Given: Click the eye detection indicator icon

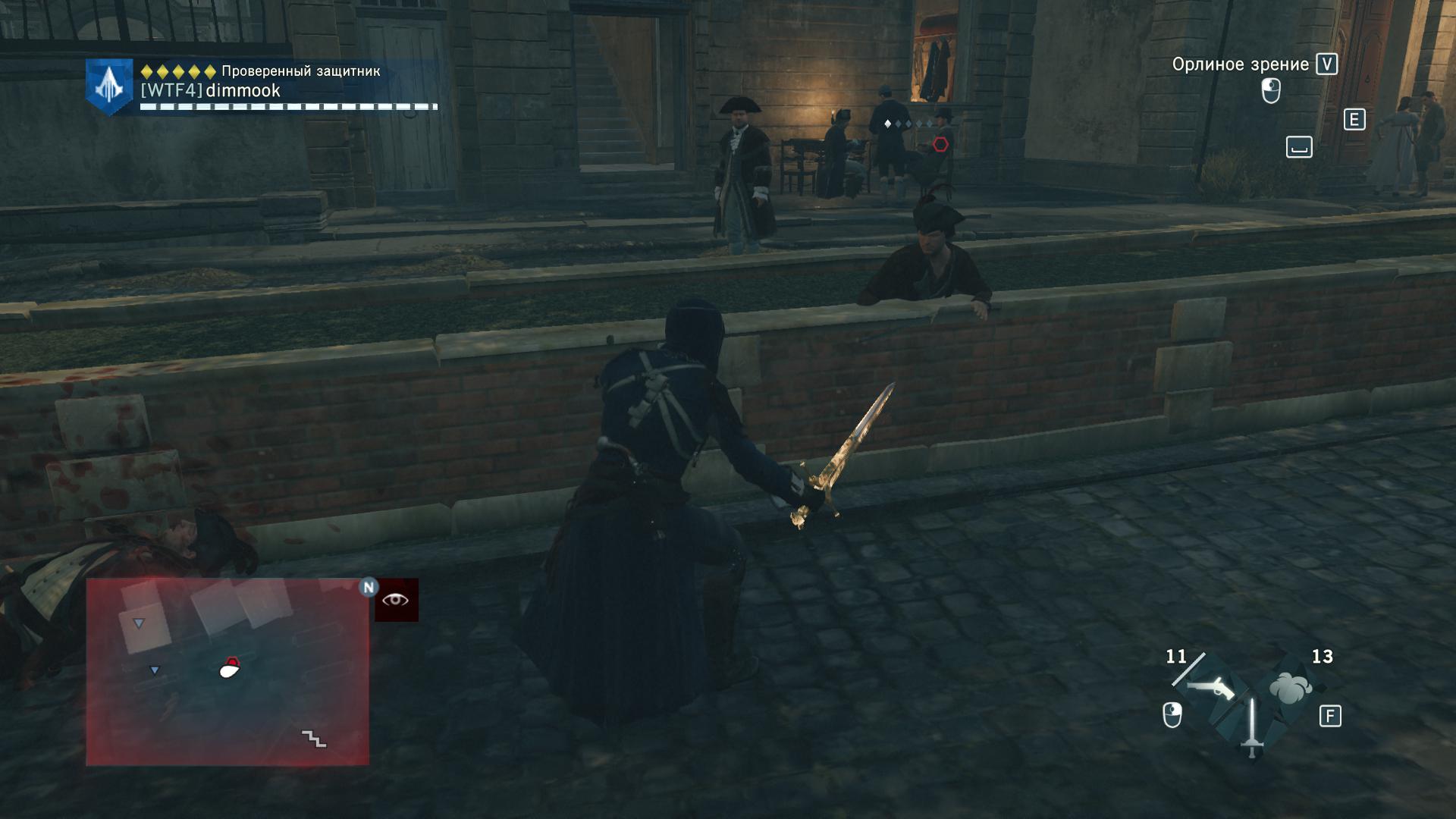Looking at the screenshot, I should pyautogui.click(x=396, y=601).
